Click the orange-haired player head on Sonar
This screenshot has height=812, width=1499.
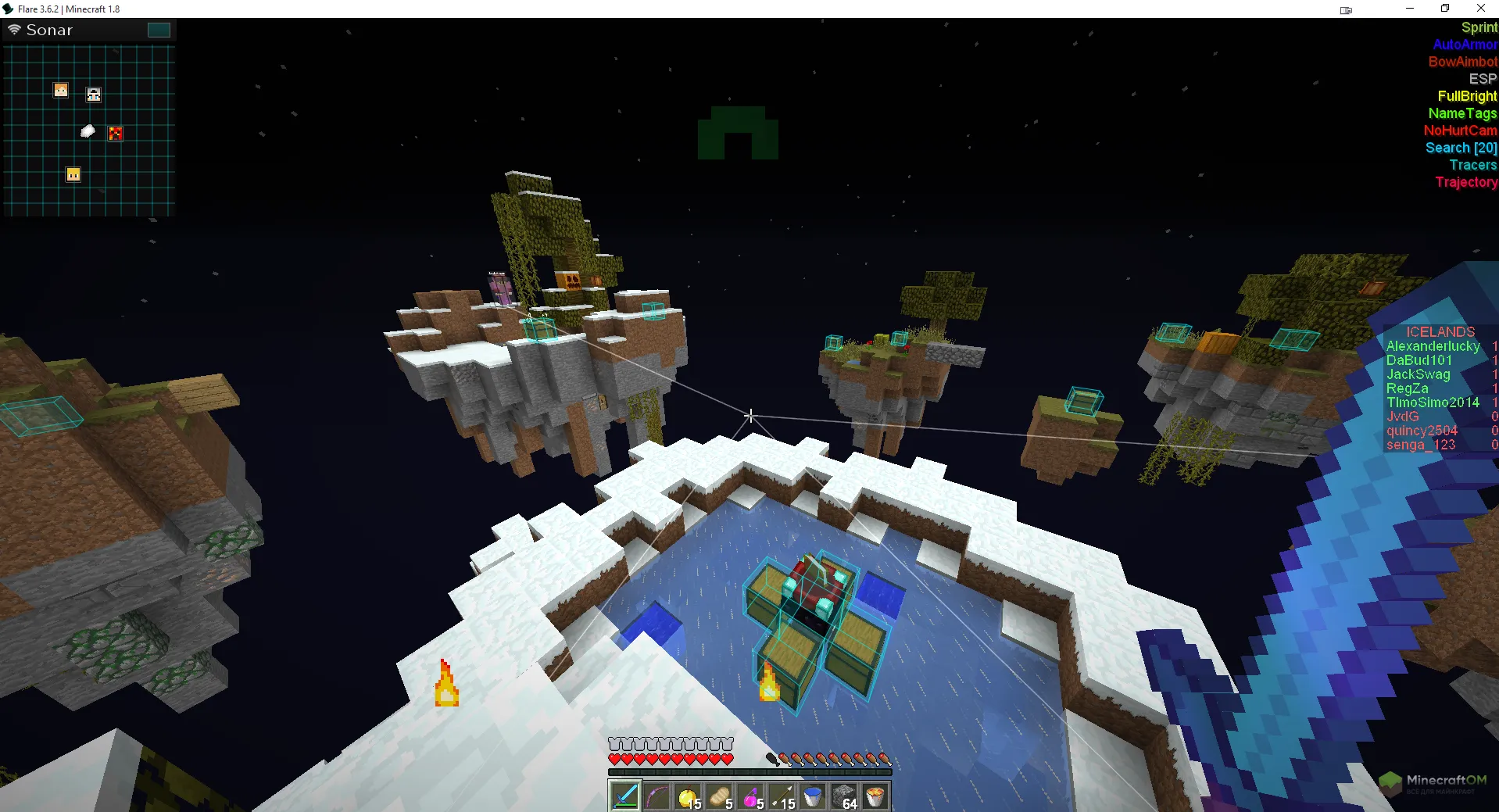tap(61, 91)
